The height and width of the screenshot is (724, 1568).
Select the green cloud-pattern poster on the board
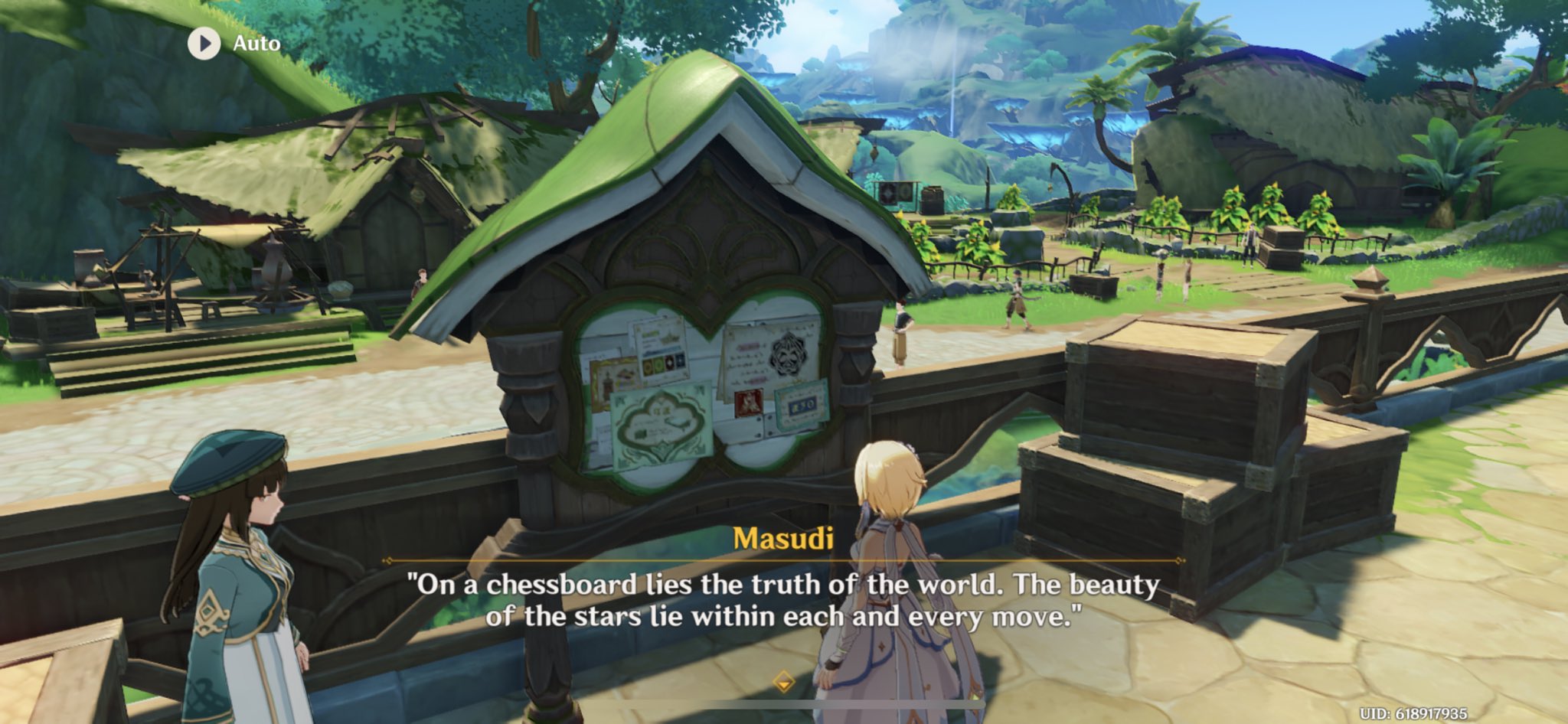point(660,422)
